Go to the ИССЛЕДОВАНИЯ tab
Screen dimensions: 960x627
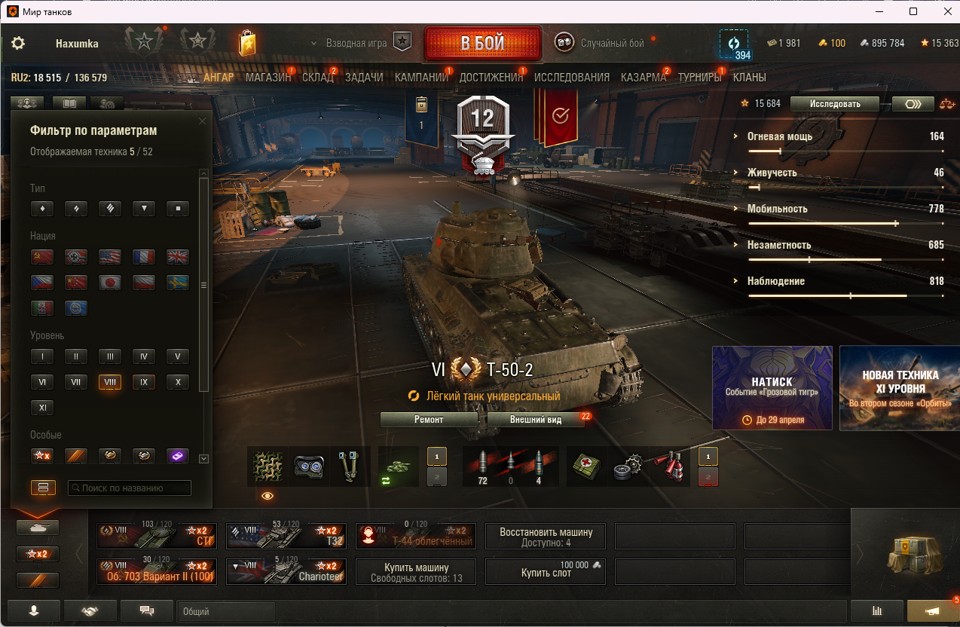click(x=571, y=77)
